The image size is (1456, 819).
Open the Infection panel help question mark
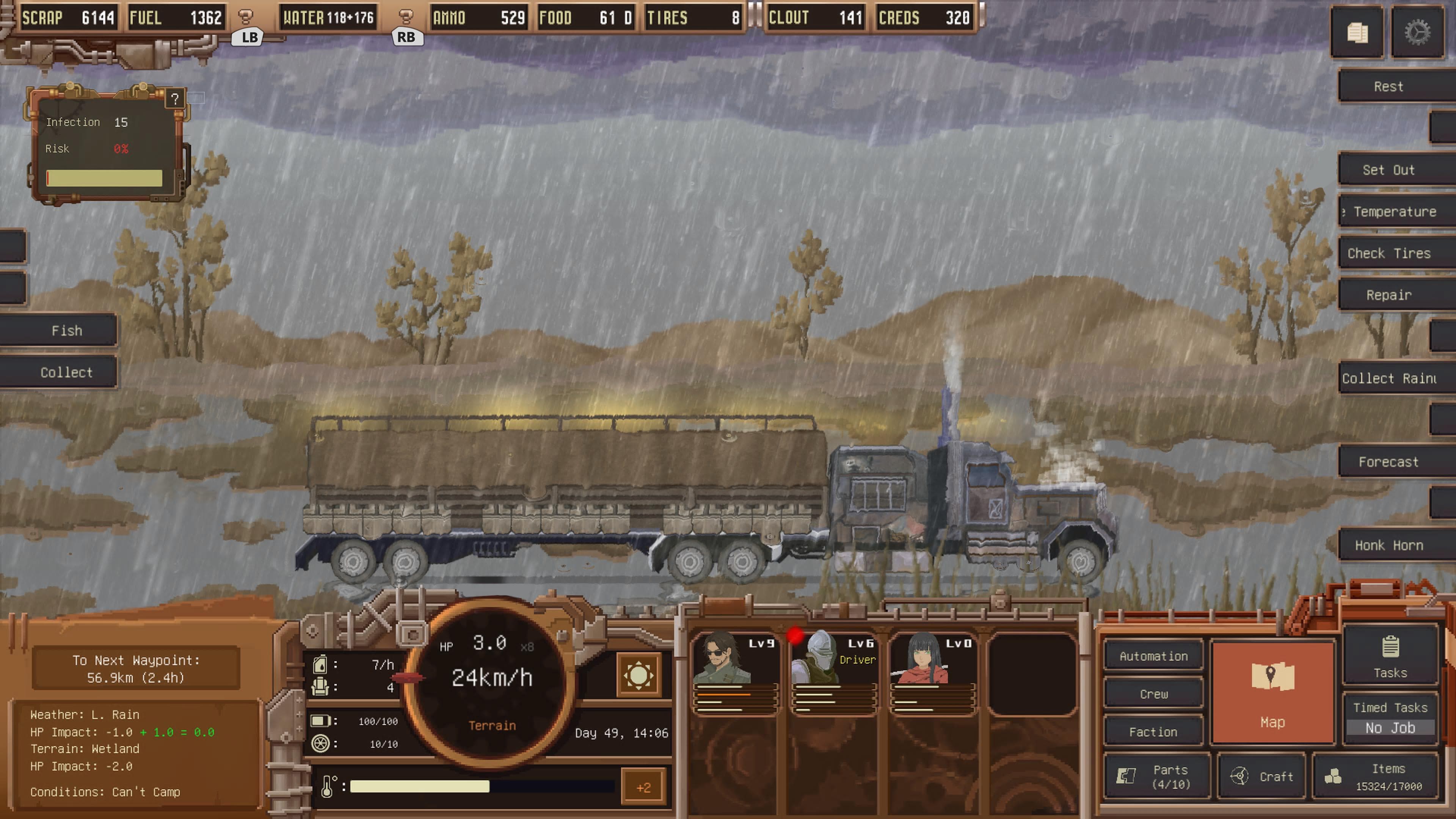(176, 98)
